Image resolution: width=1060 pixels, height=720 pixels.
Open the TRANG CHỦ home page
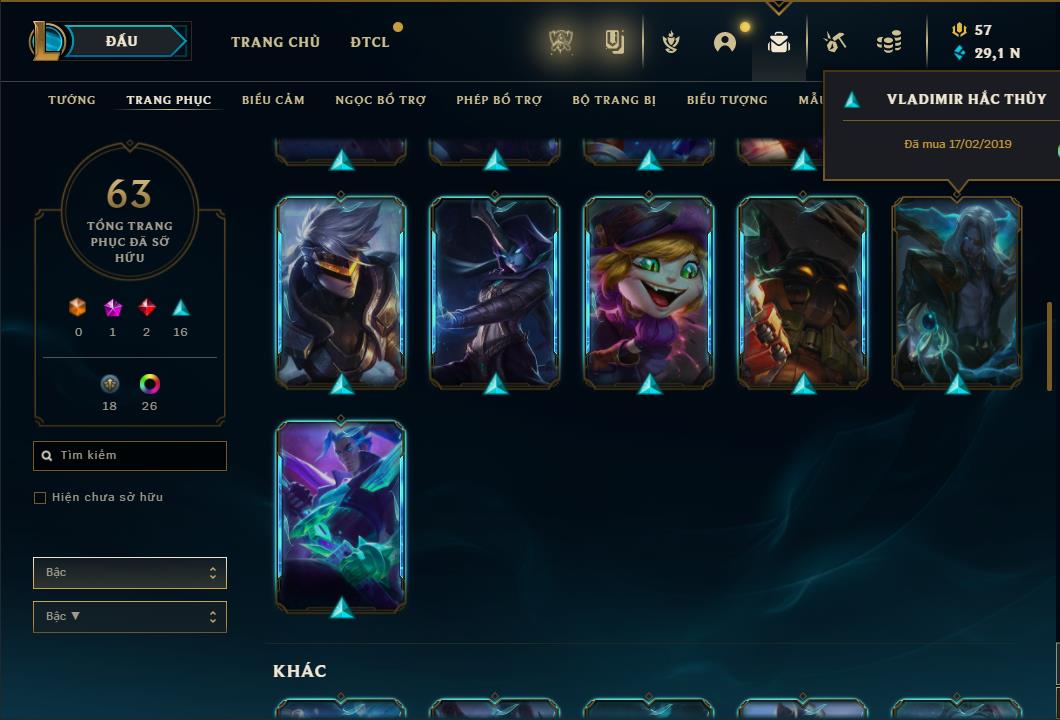click(275, 42)
